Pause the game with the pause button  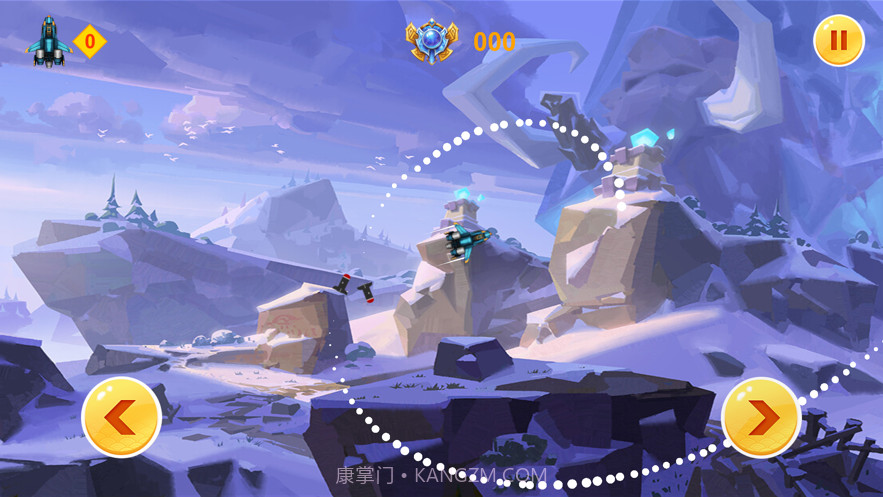838,41
